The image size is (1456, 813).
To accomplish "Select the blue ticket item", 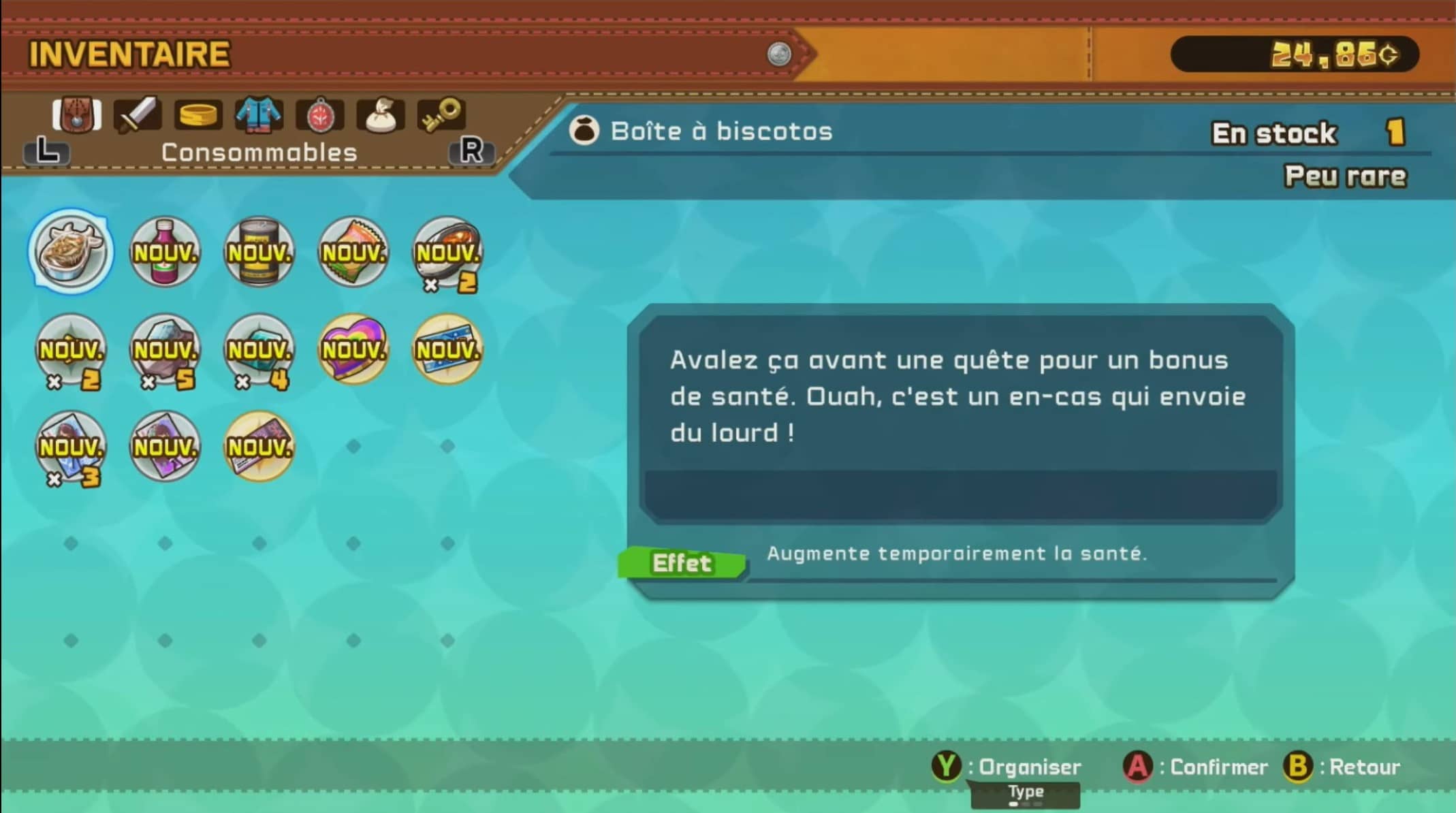I will tap(447, 350).
